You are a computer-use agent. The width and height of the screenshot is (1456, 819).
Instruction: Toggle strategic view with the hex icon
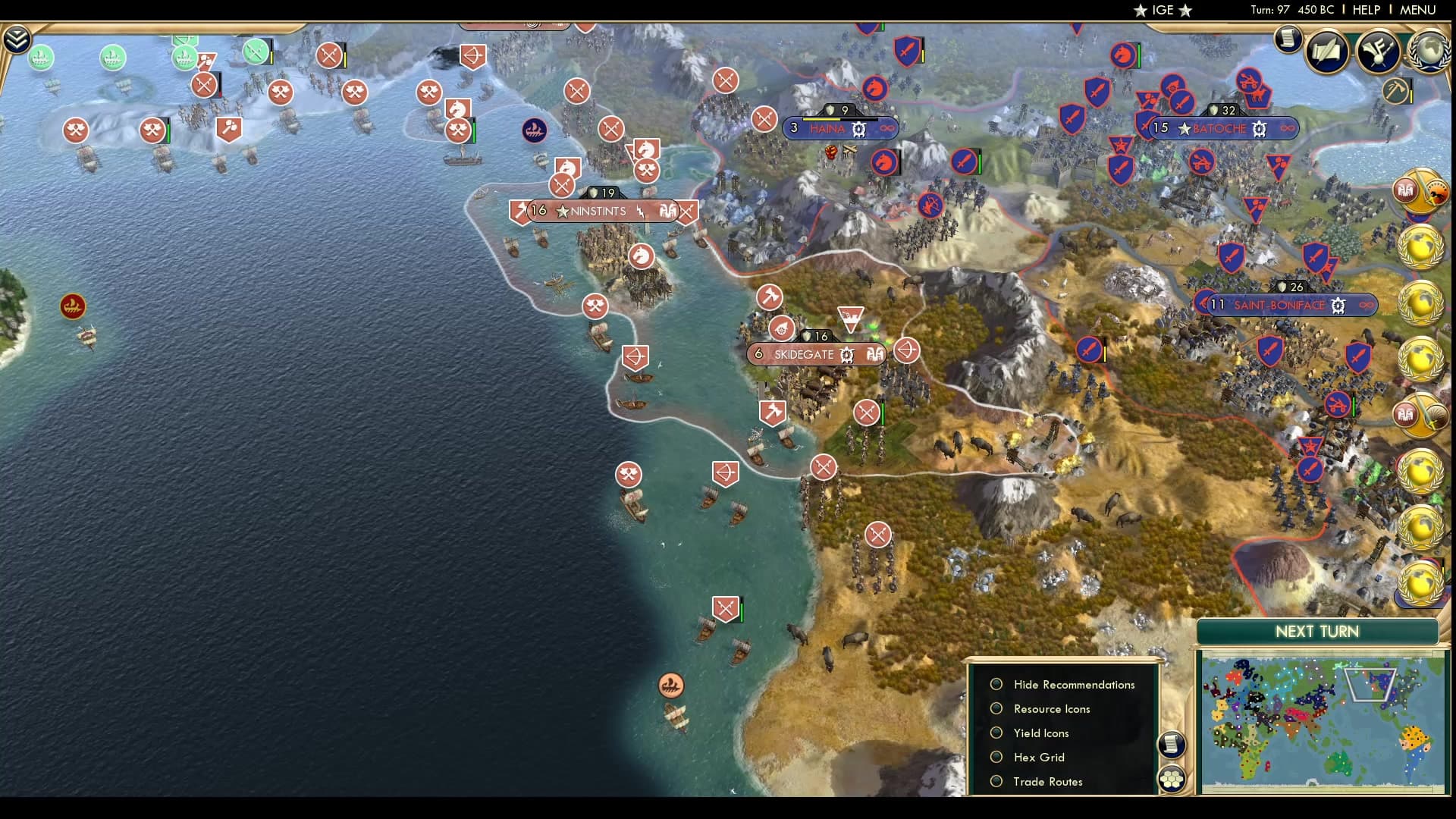click(1172, 778)
